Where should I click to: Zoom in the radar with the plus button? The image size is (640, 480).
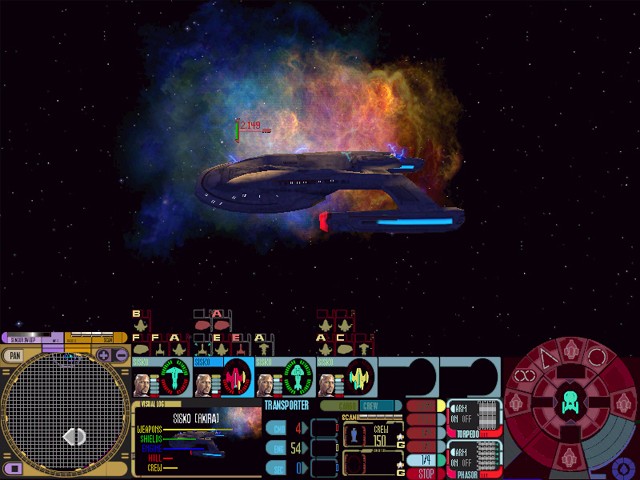(x=104, y=355)
